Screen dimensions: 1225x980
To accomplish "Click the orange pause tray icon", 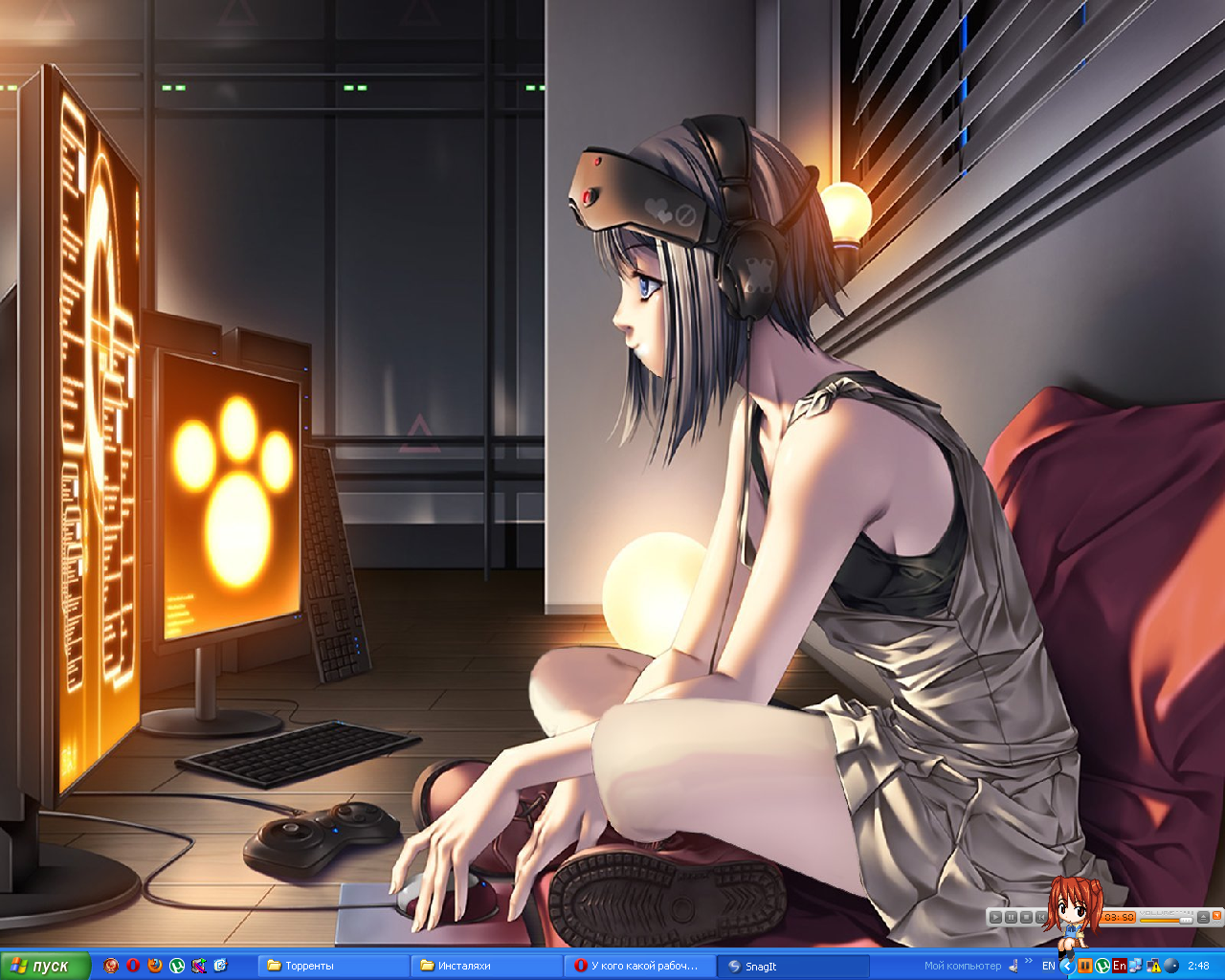I will [1084, 966].
